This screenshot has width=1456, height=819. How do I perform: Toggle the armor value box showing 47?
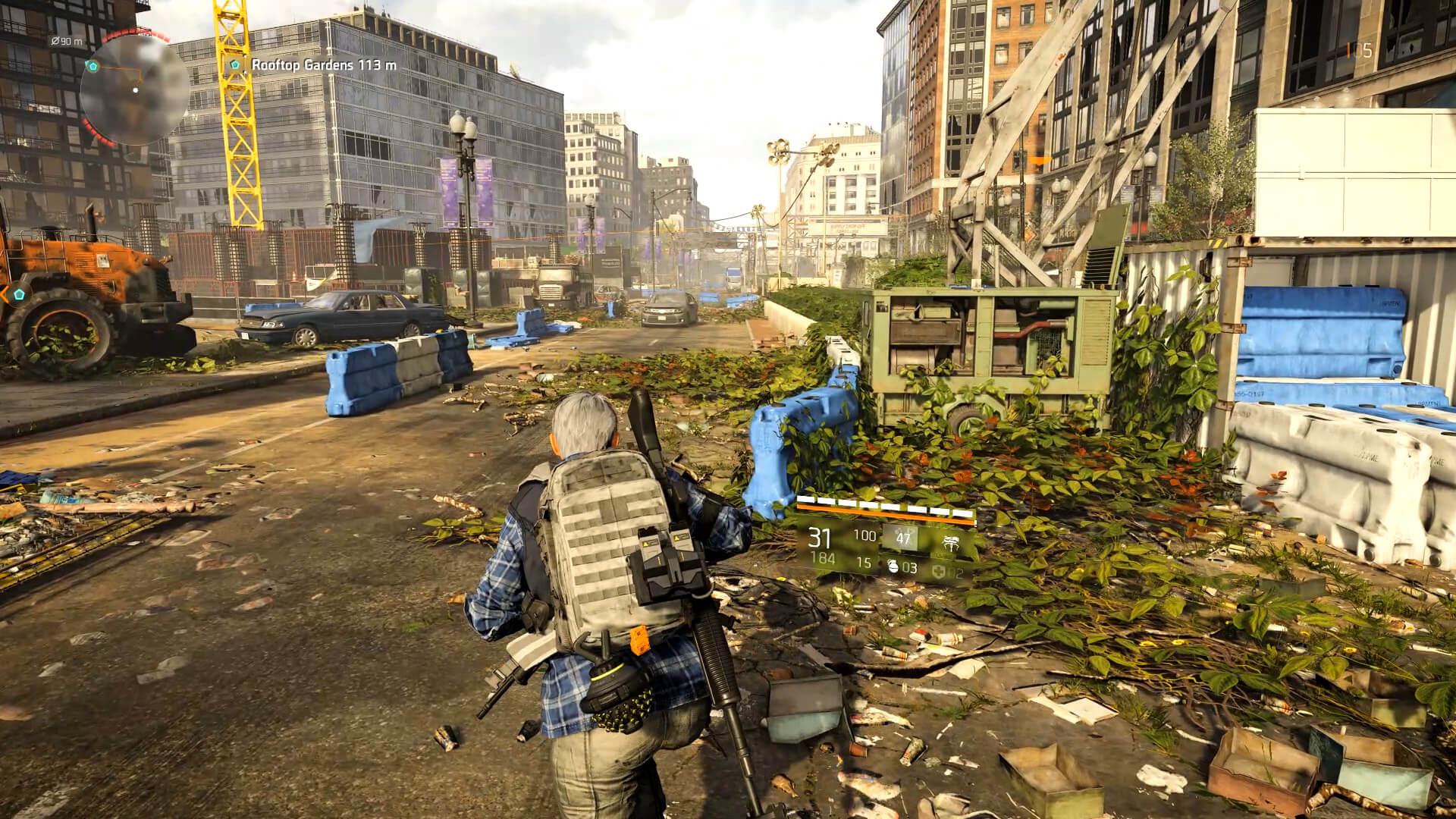pos(905,538)
